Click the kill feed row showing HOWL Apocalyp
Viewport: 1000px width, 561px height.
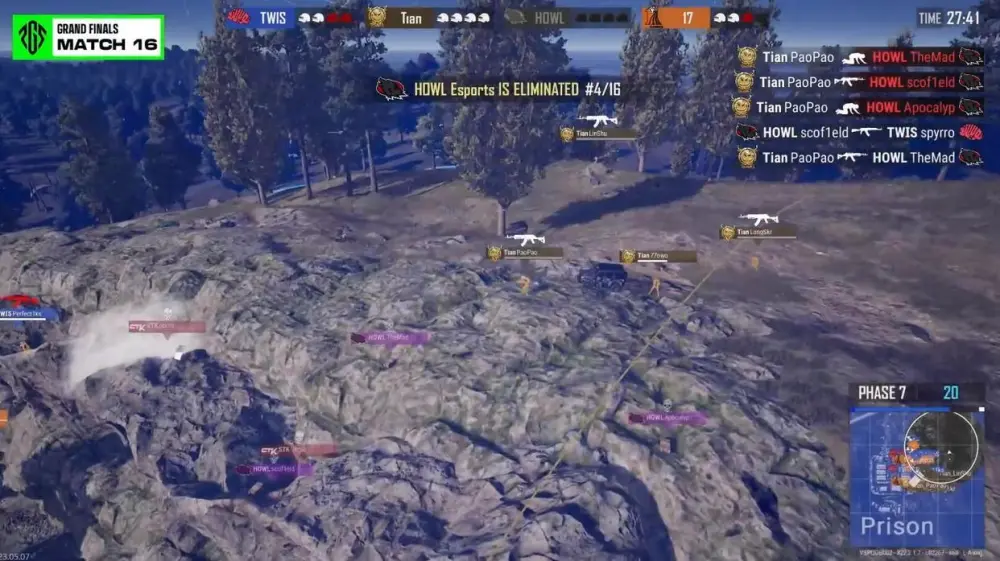point(859,107)
